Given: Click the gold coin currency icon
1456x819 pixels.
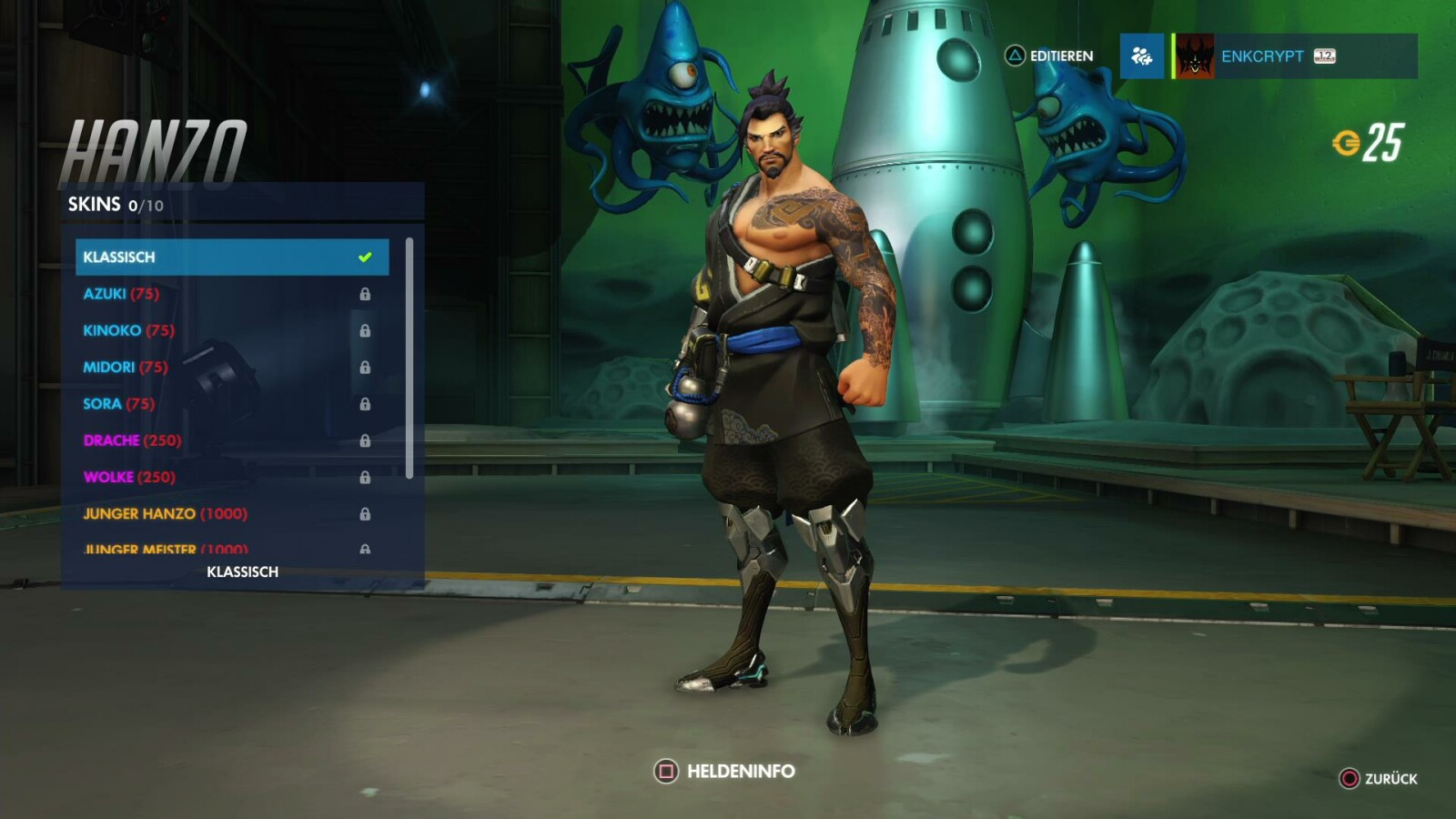Looking at the screenshot, I should pyautogui.click(x=1347, y=141).
